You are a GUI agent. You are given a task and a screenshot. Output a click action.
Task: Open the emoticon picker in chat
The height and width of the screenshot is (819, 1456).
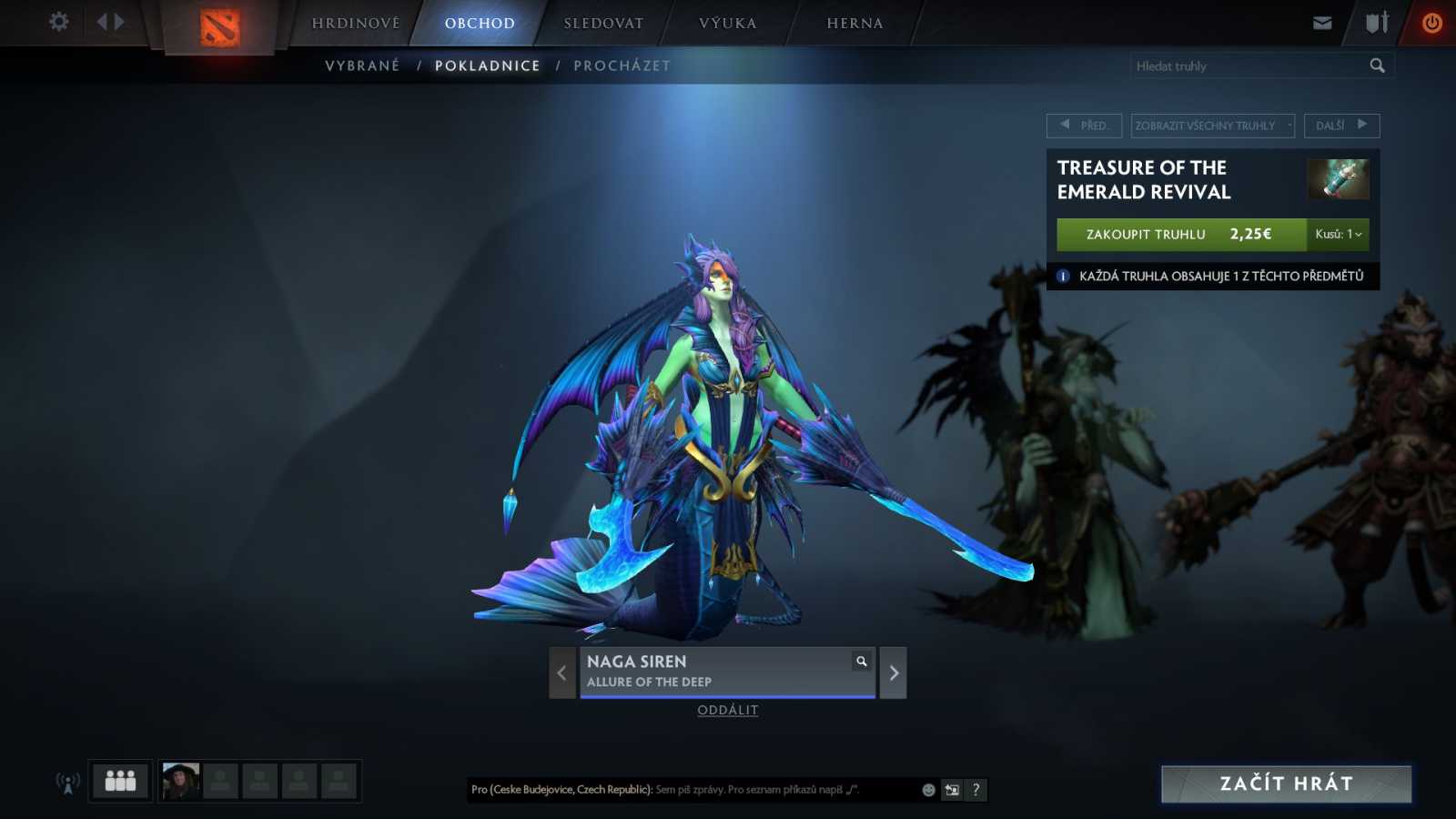coord(927,790)
